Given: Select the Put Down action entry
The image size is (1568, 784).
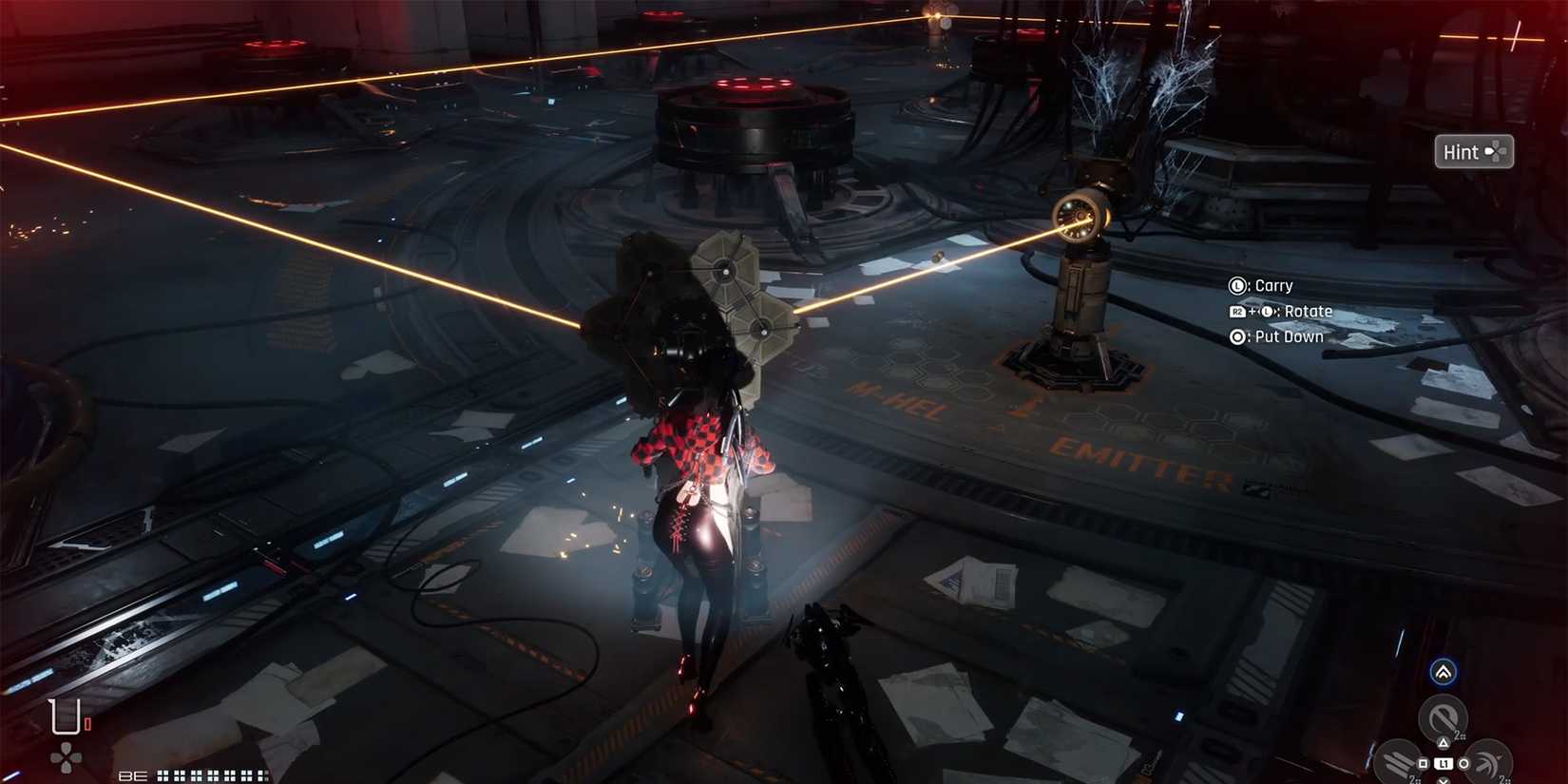Looking at the screenshot, I should click(x=1291, y=337).
